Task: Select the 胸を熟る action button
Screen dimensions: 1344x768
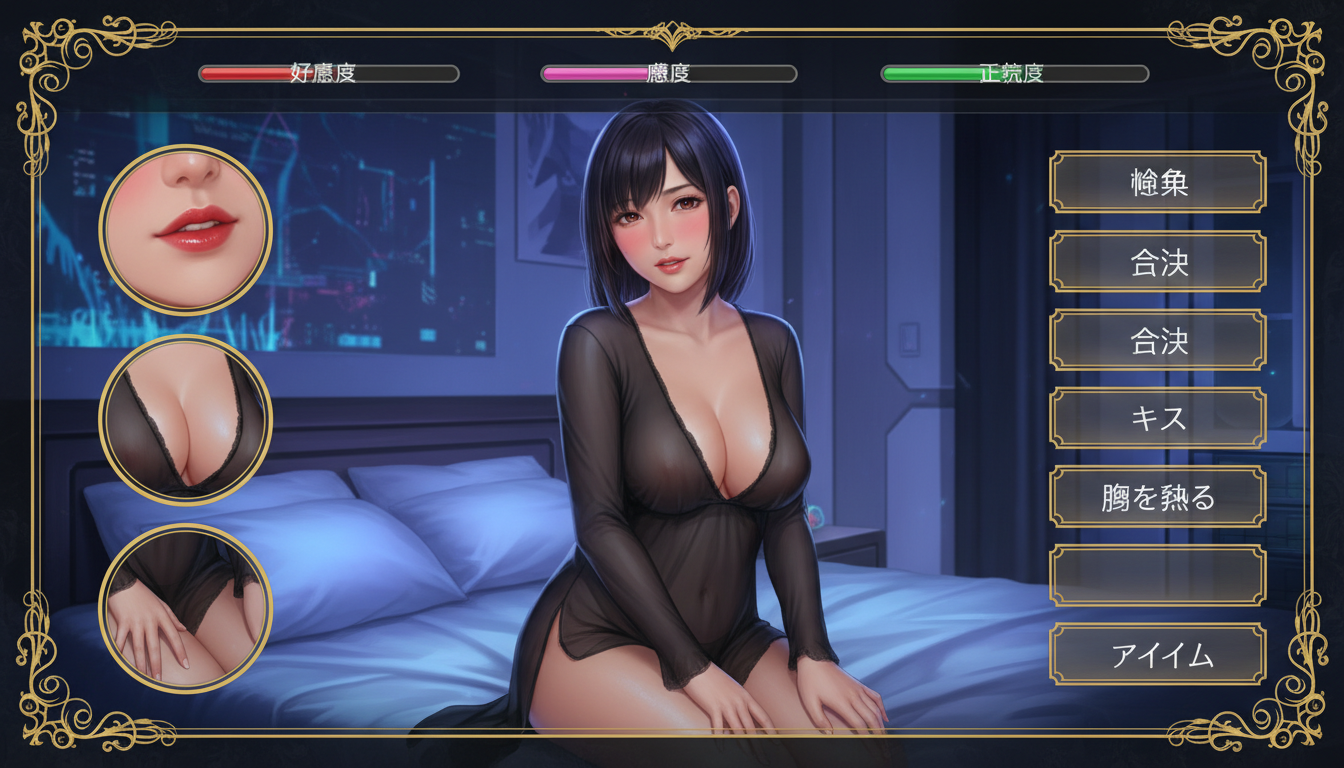Action: click(1158, 497)
